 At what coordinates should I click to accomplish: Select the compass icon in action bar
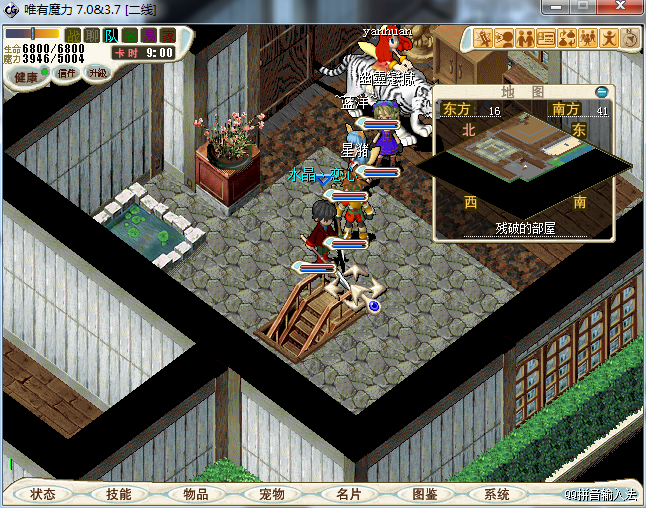coord(630,38)
